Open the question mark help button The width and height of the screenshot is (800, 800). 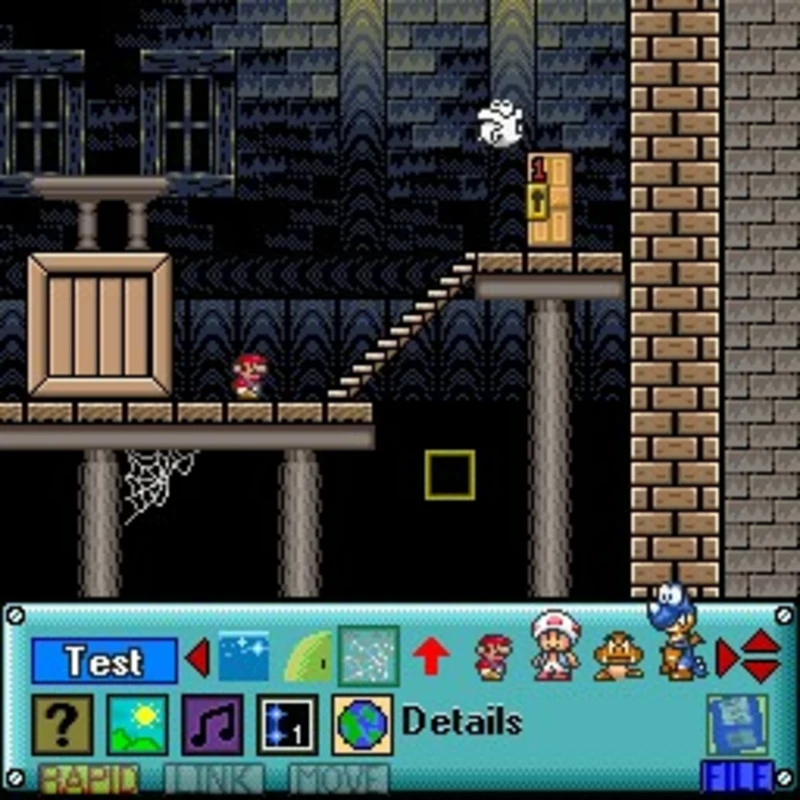62,724
